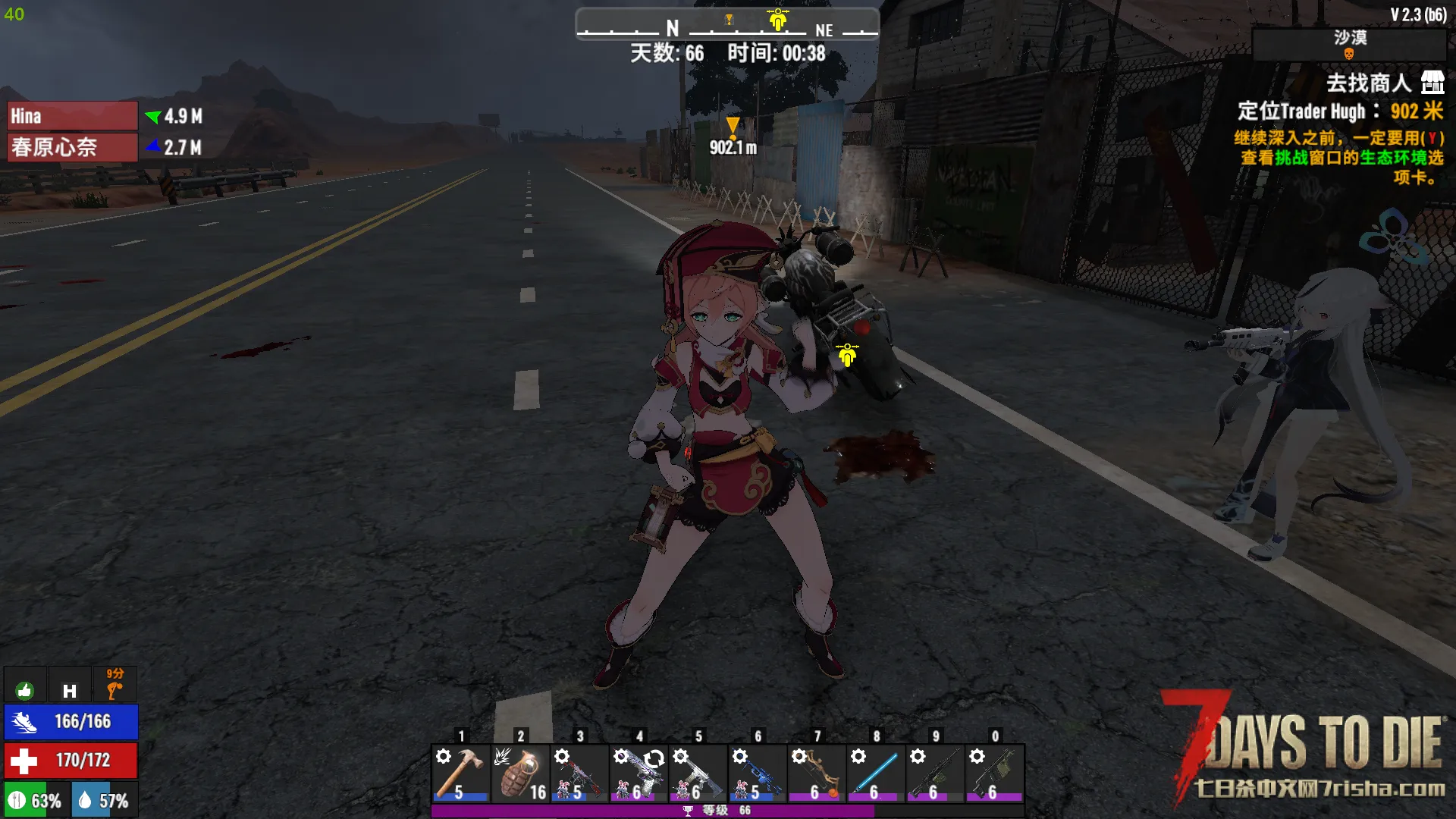Select party member 春原心奈's nameplate
The image size is (1456, 819).
click(72, 147)
